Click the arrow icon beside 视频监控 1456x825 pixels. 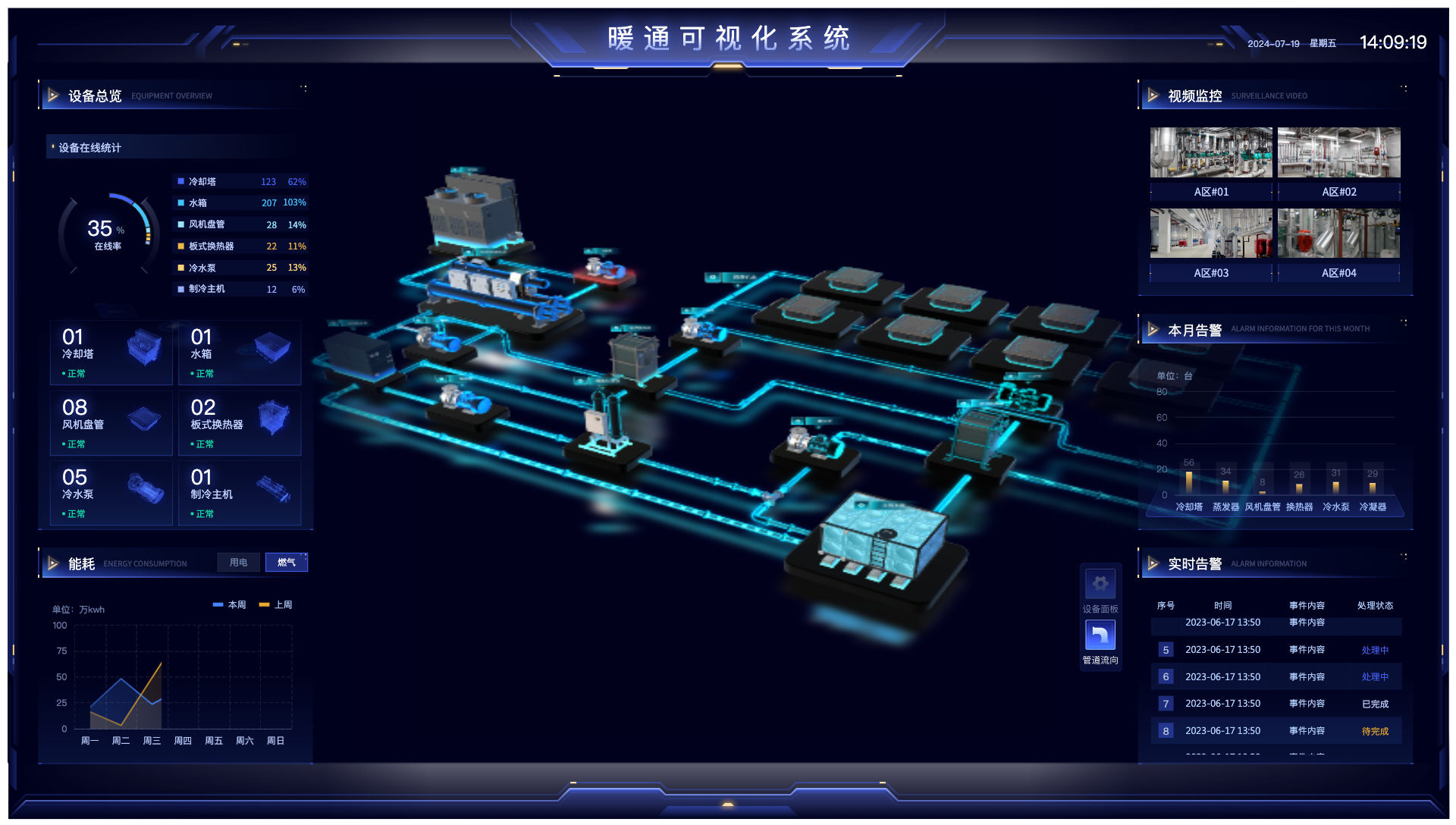click(x=1153, y=96)
